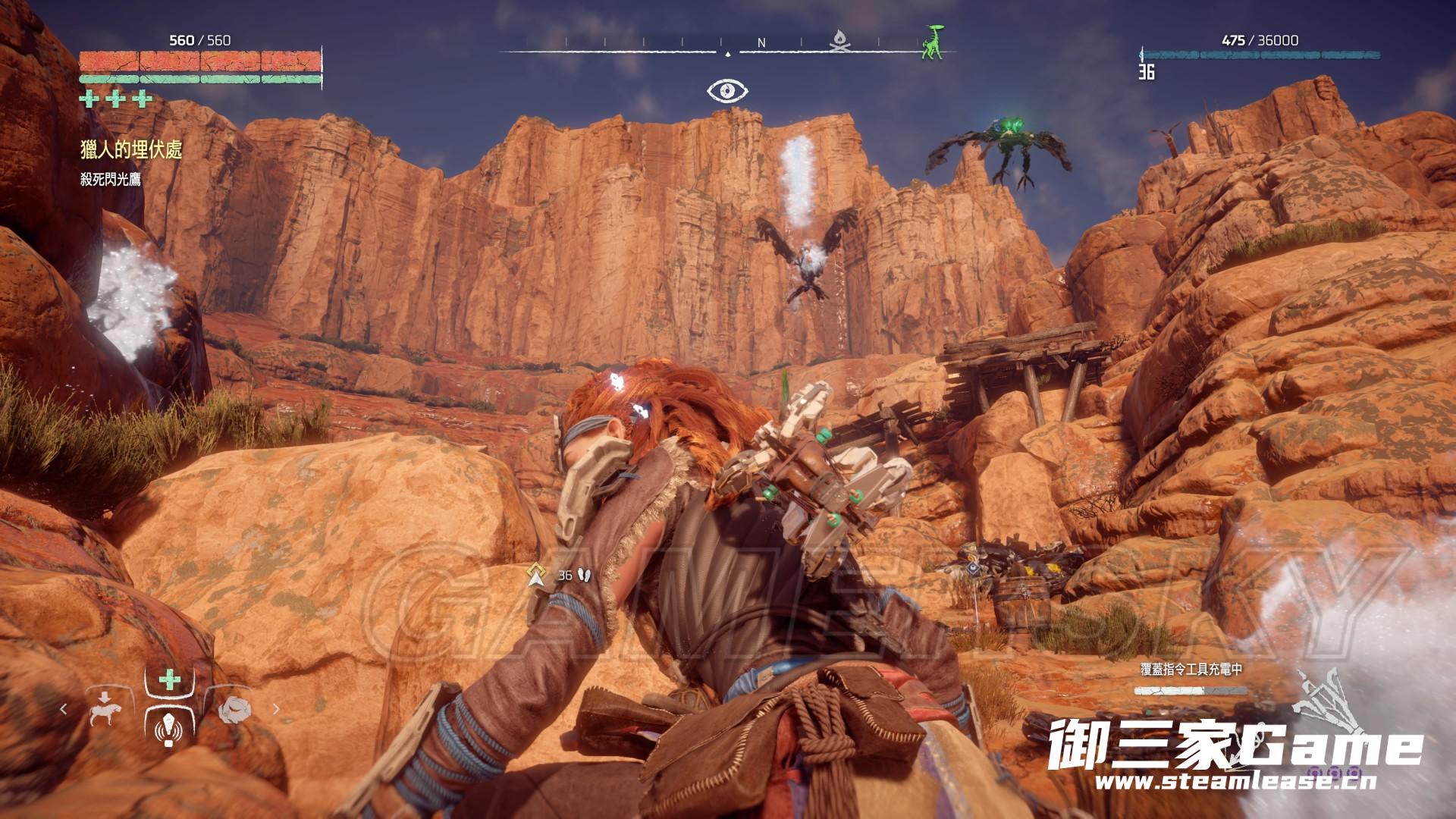Click the eye visibility indicator

[x=727, y=91]
